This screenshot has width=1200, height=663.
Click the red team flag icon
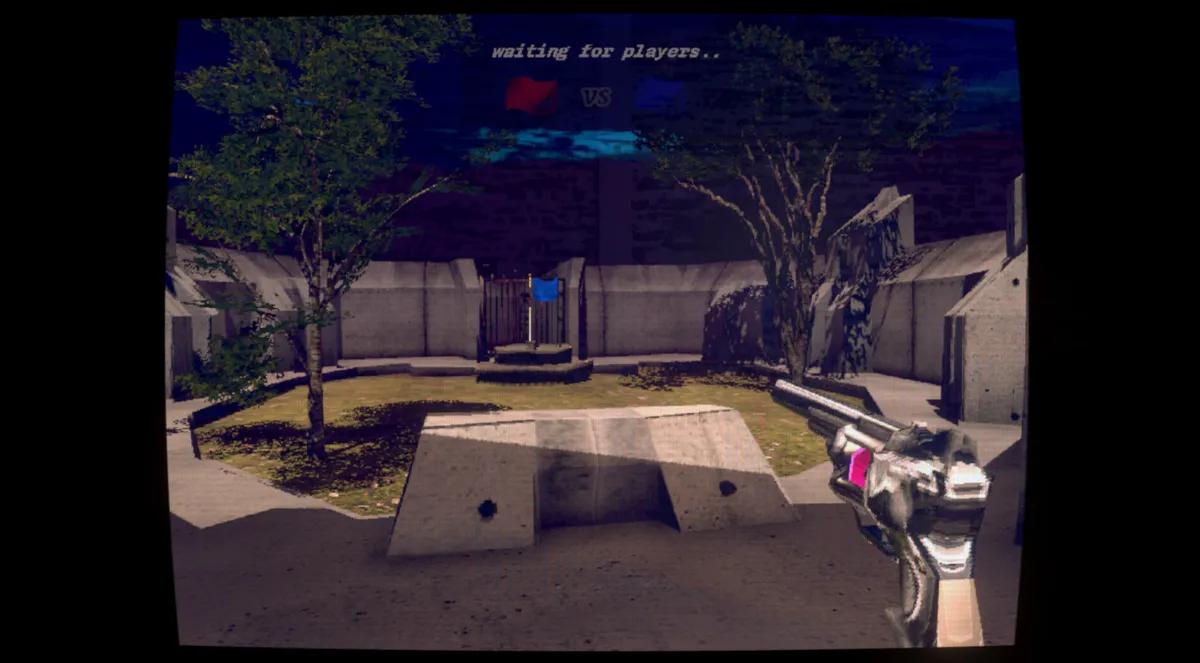(x=531, y=96)
